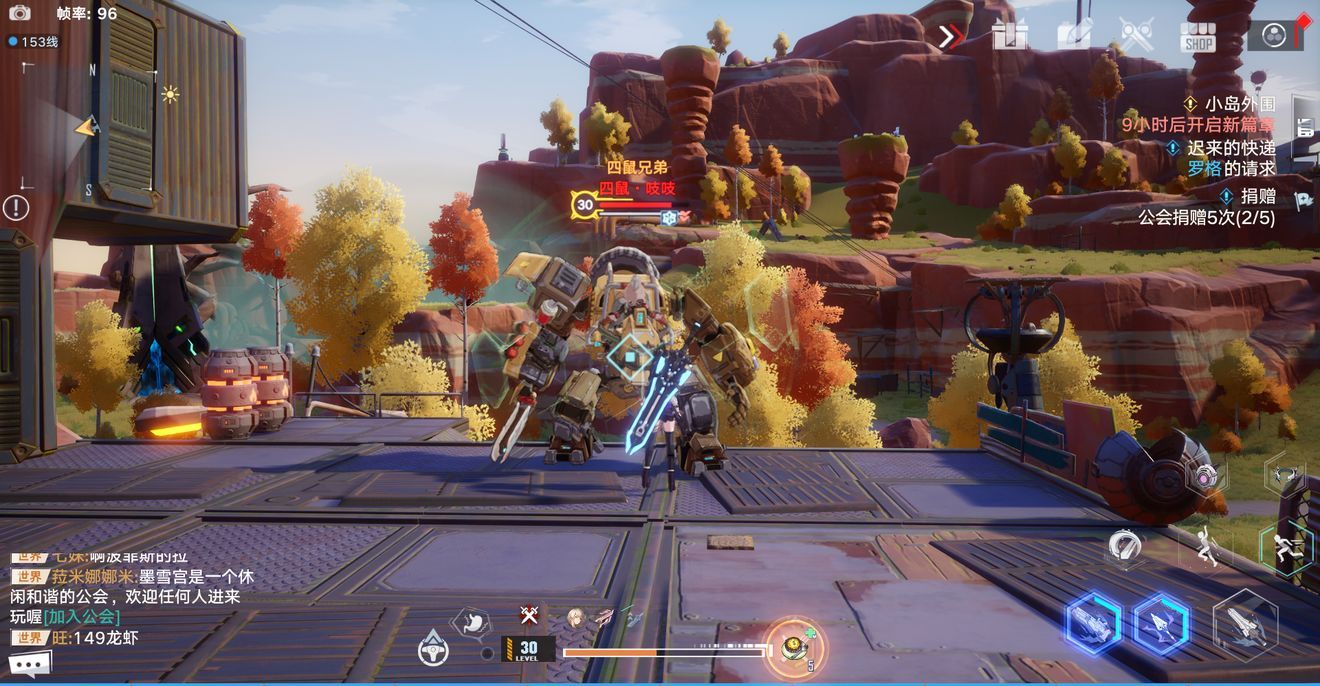Activate the glowing blue gauntlet weapon skill
The image size is (1320, 686).
(1092, 623)
